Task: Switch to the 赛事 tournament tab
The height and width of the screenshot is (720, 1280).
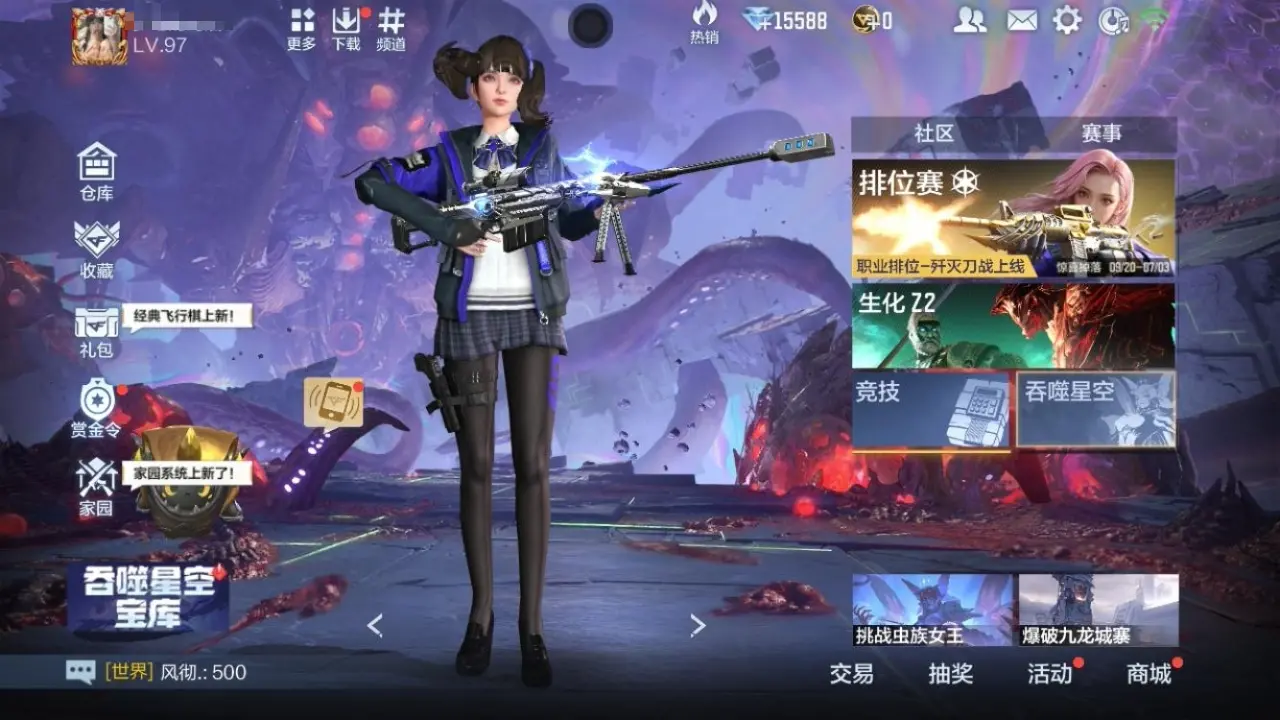Action: [x=1101, y=134]
